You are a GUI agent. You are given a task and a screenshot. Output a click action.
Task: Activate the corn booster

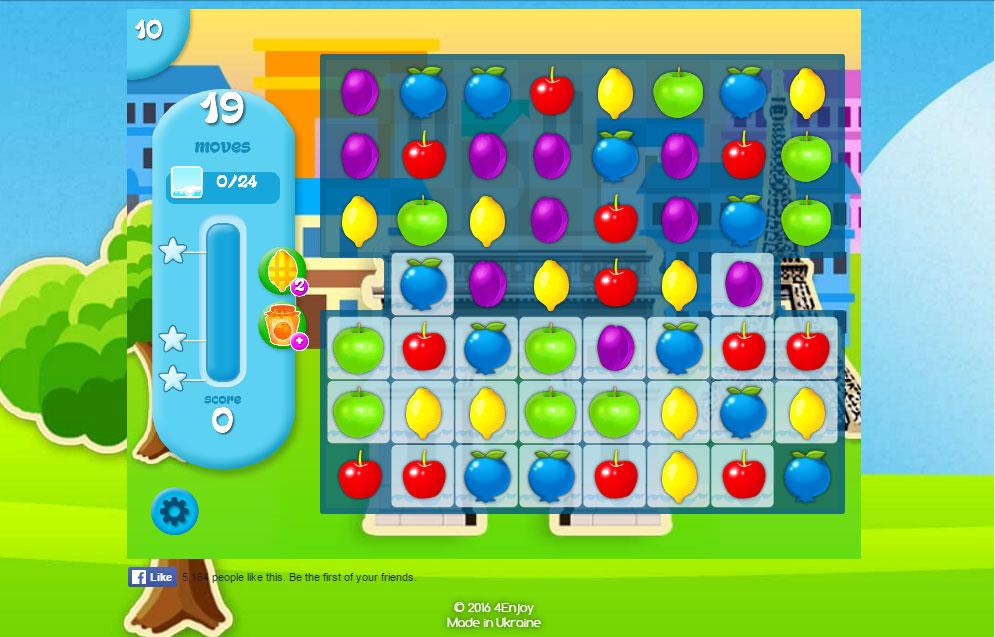click(x=280, y=270)
